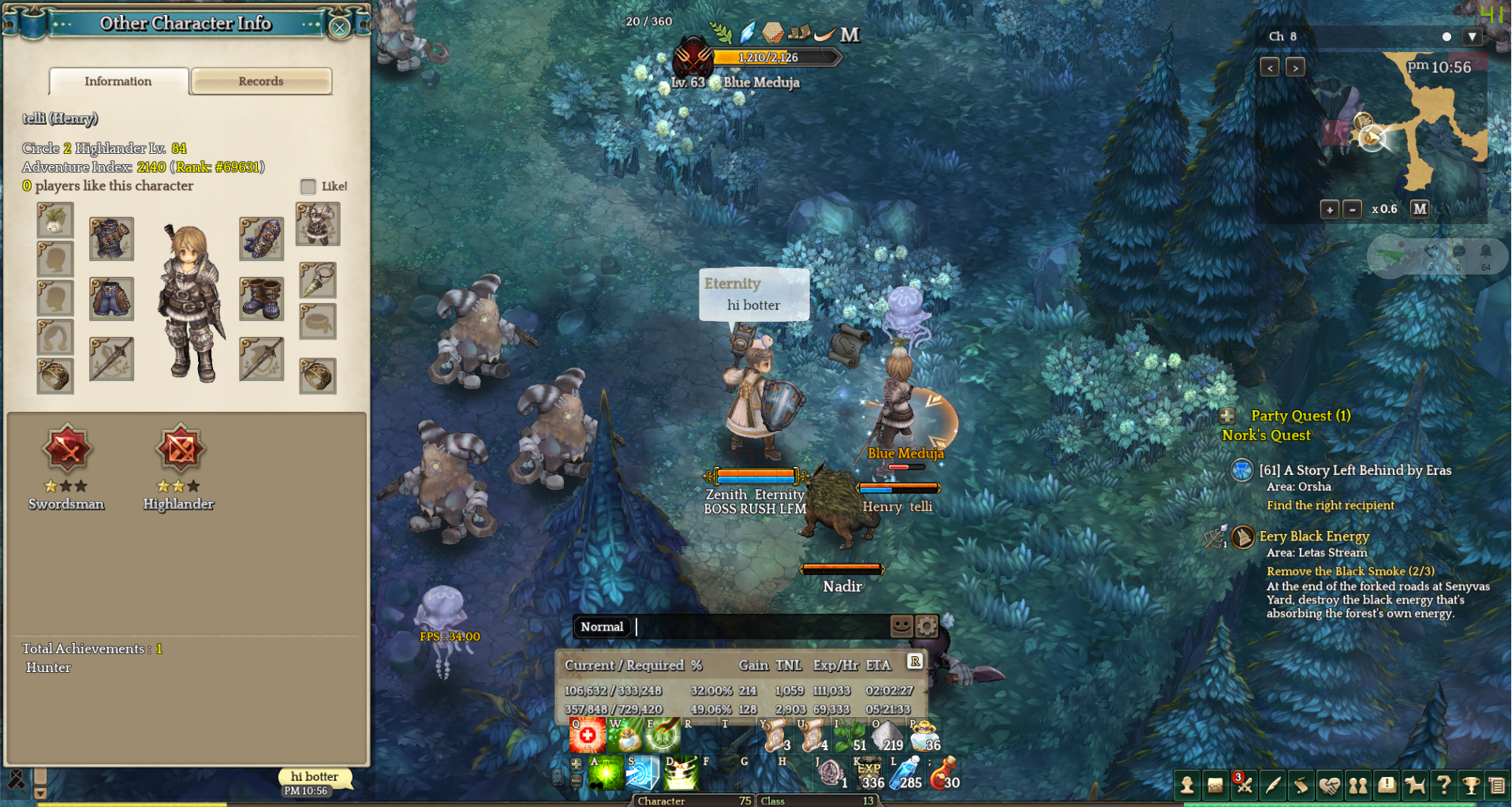Close the Other Character Info window
This screenshot has width=1512, height=807.
click(x=339, y=28)
